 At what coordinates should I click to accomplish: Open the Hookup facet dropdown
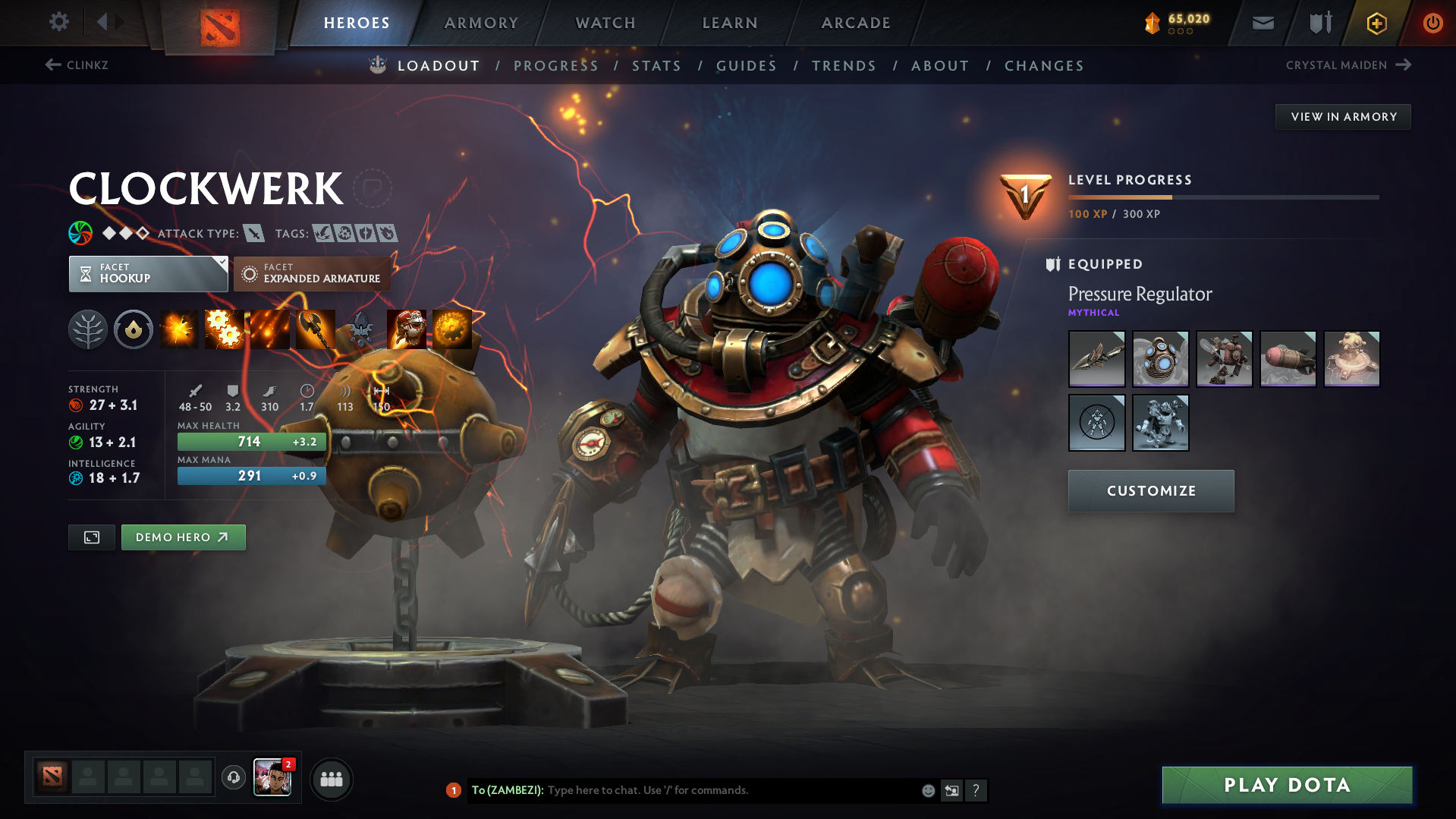coord(148,273)
